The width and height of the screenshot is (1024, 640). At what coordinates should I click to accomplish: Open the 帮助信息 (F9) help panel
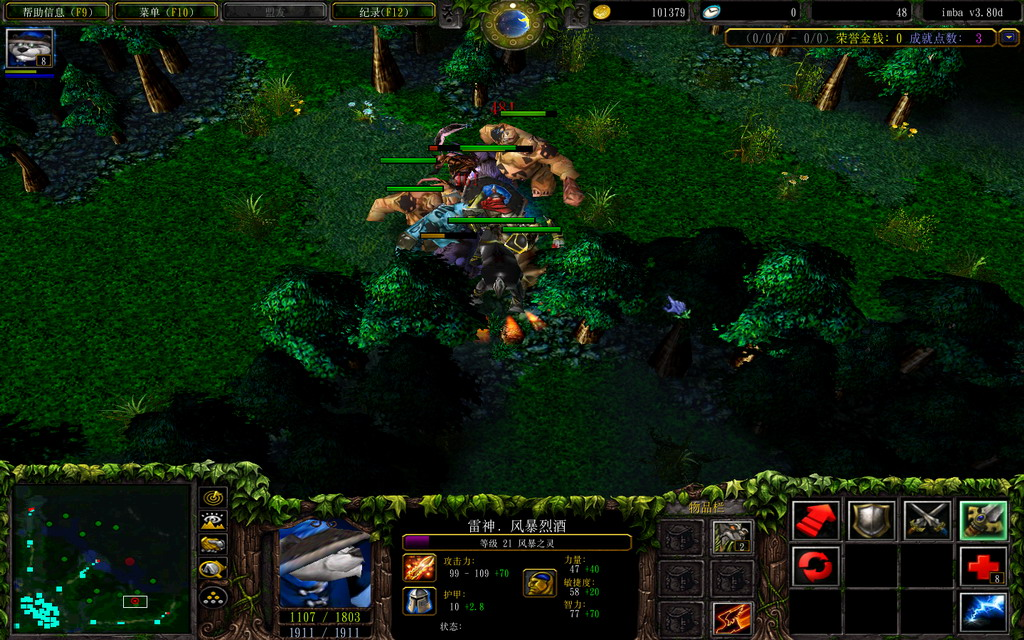click(55, 12)
